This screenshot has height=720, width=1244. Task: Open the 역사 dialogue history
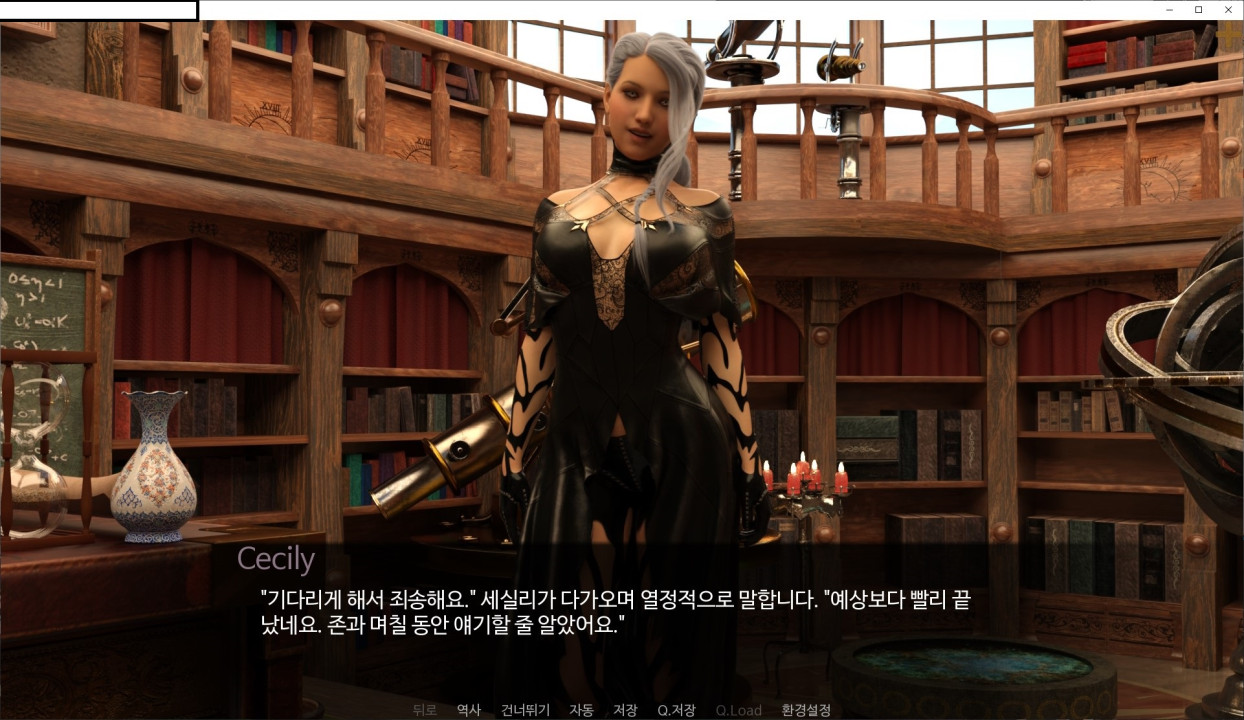pyautogui.click(x=469, y=710)
